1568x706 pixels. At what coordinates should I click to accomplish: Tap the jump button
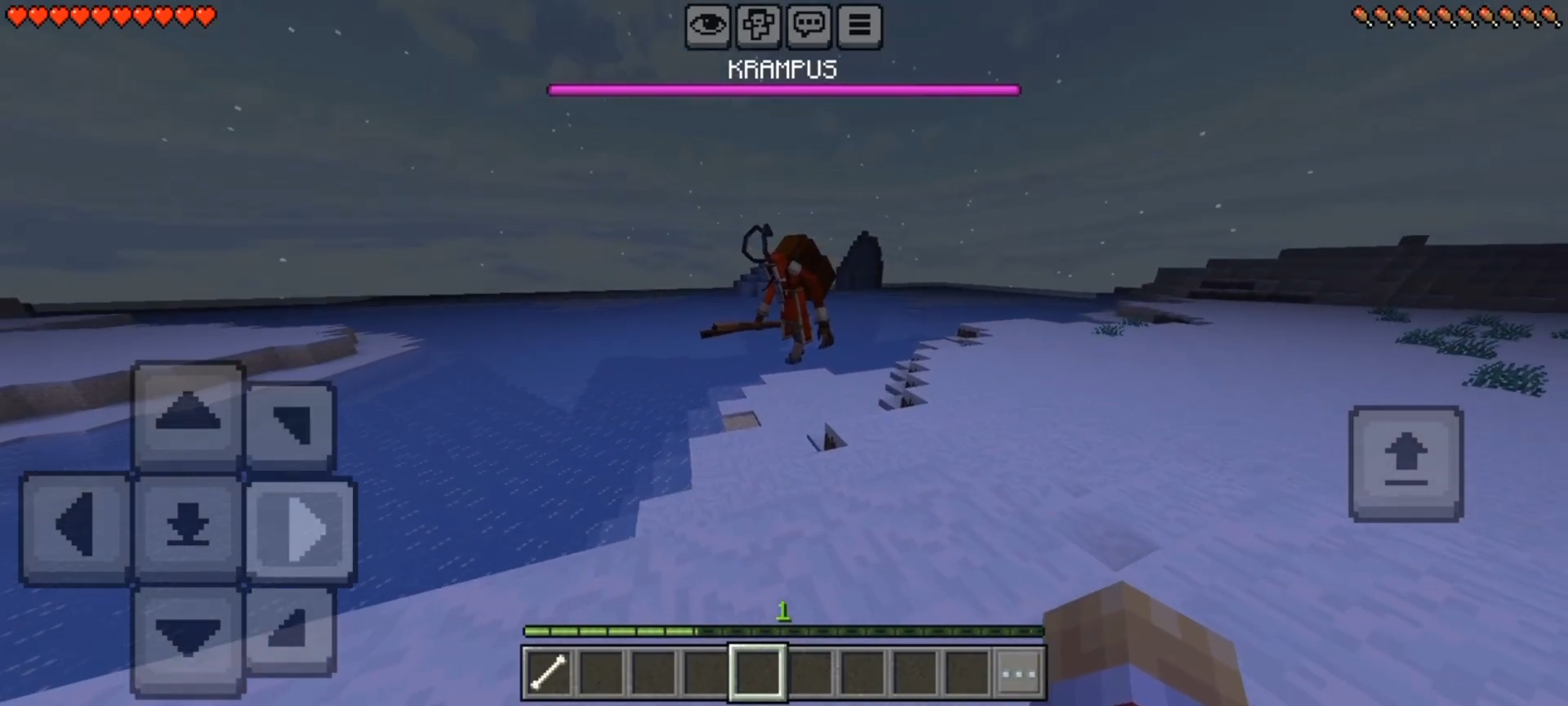1405,462
